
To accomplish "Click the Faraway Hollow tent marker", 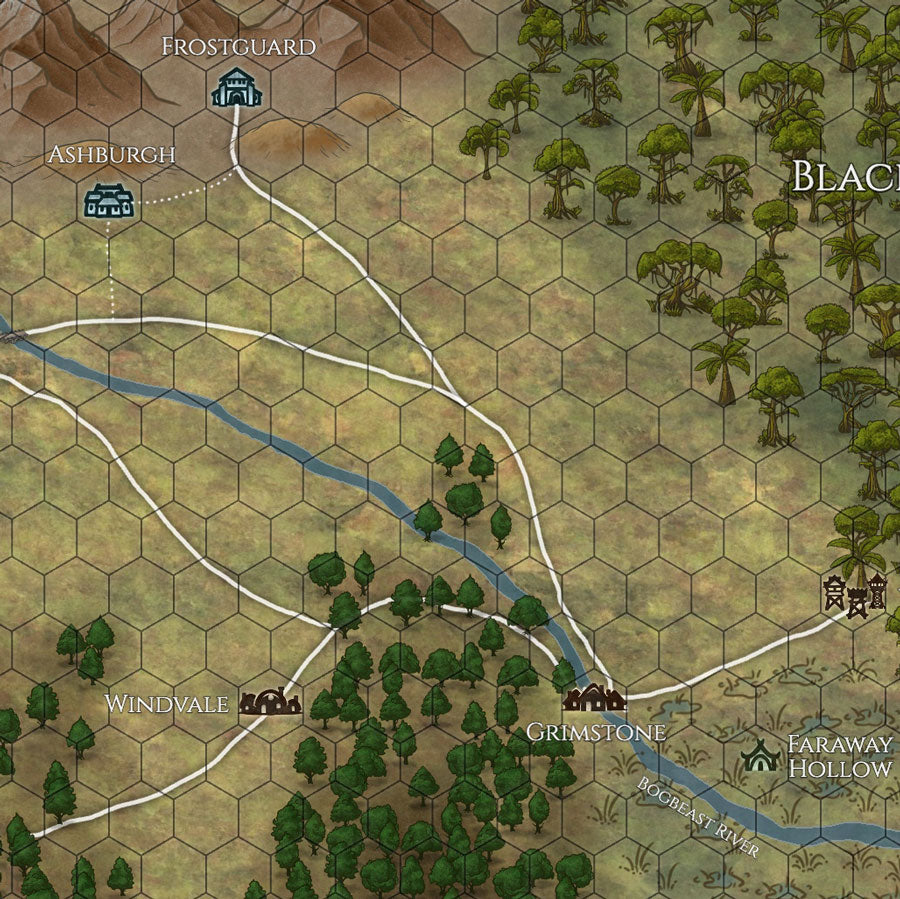I will (x=762, y=755).
